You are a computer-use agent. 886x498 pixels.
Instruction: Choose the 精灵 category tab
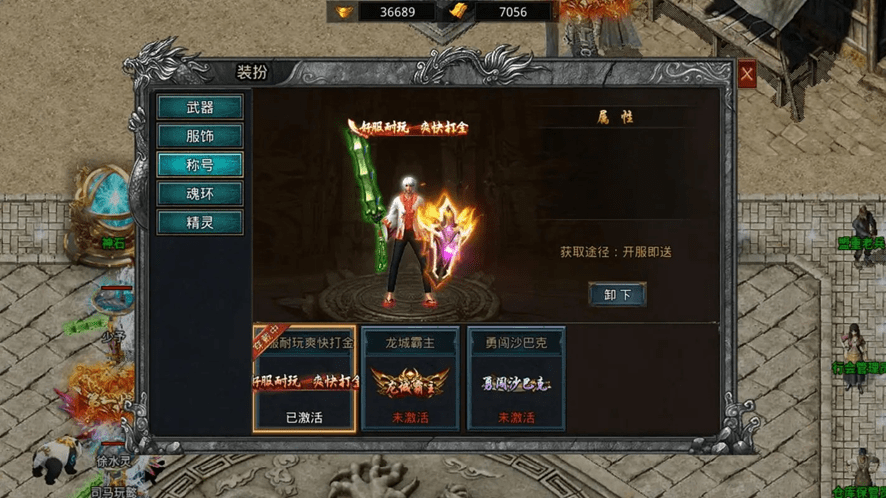click(x=200, y=222)
